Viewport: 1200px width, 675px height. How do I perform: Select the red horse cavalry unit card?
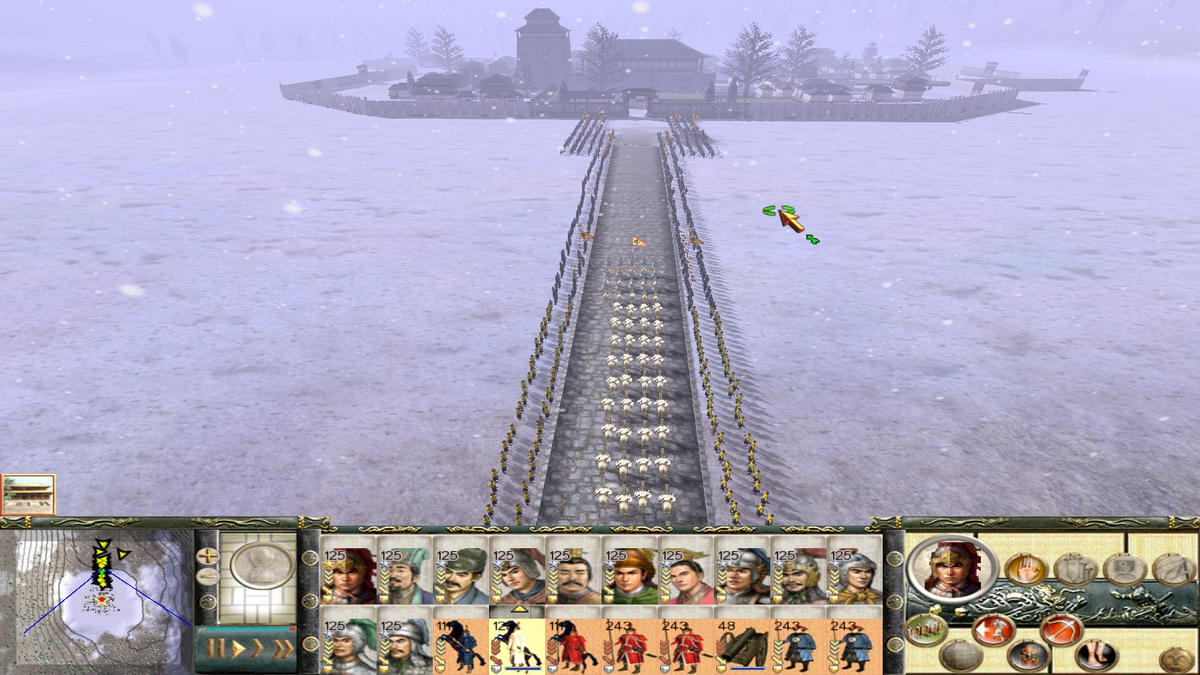(x=573, y=645)
